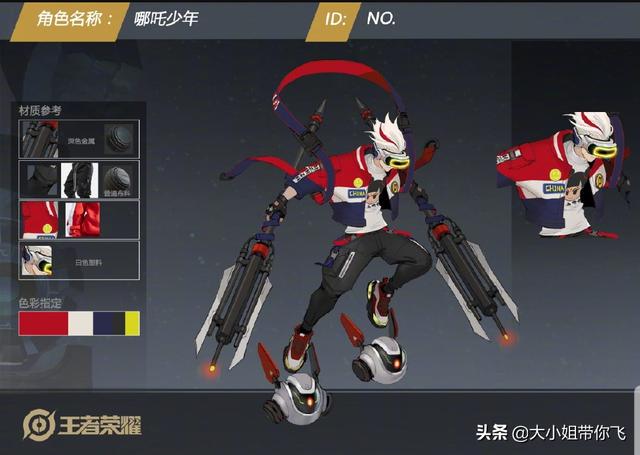Pick the red color swatch

pyautogui.click(x=42, y=323)
